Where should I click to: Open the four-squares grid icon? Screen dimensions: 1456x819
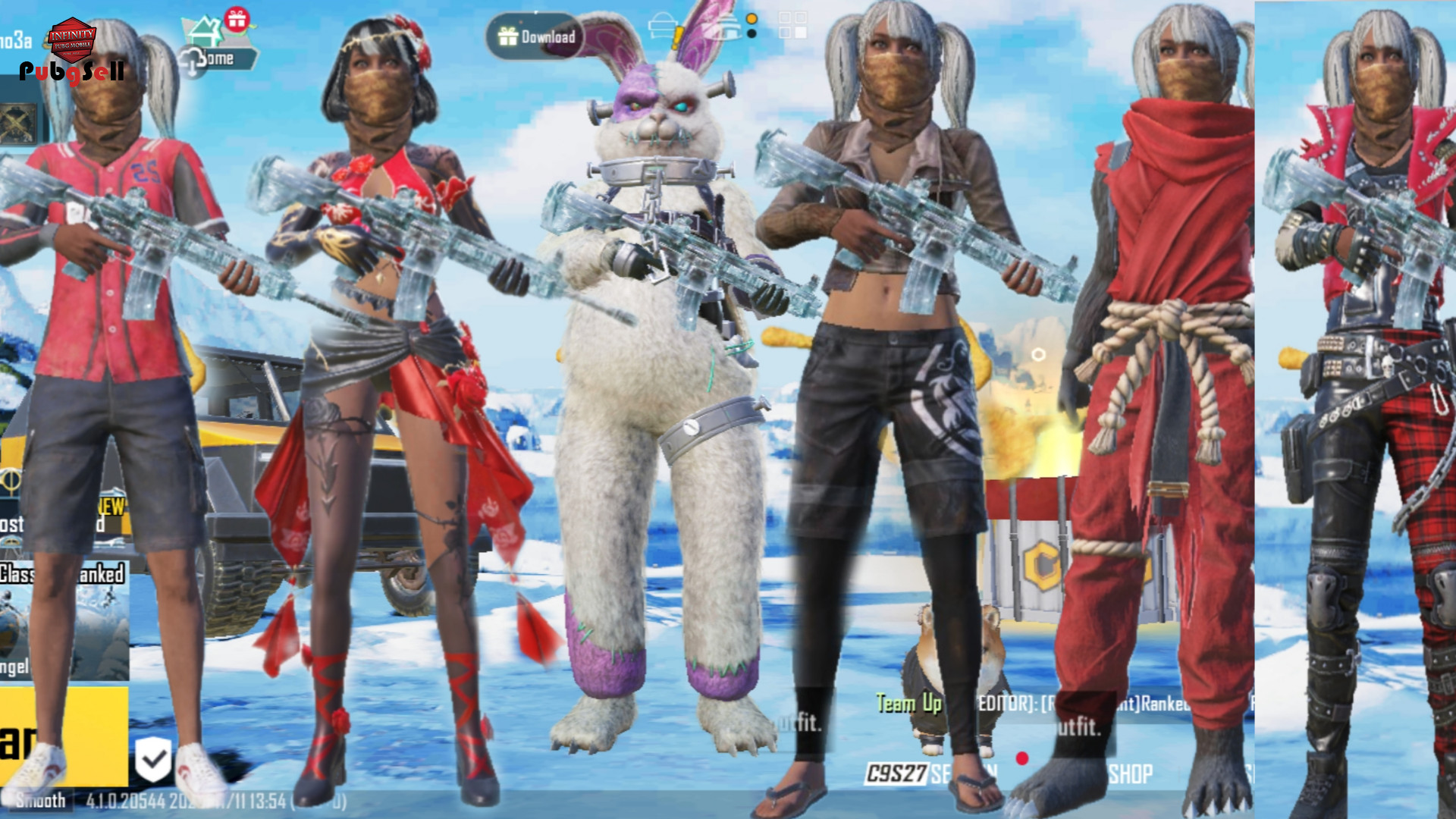(792, 25)
